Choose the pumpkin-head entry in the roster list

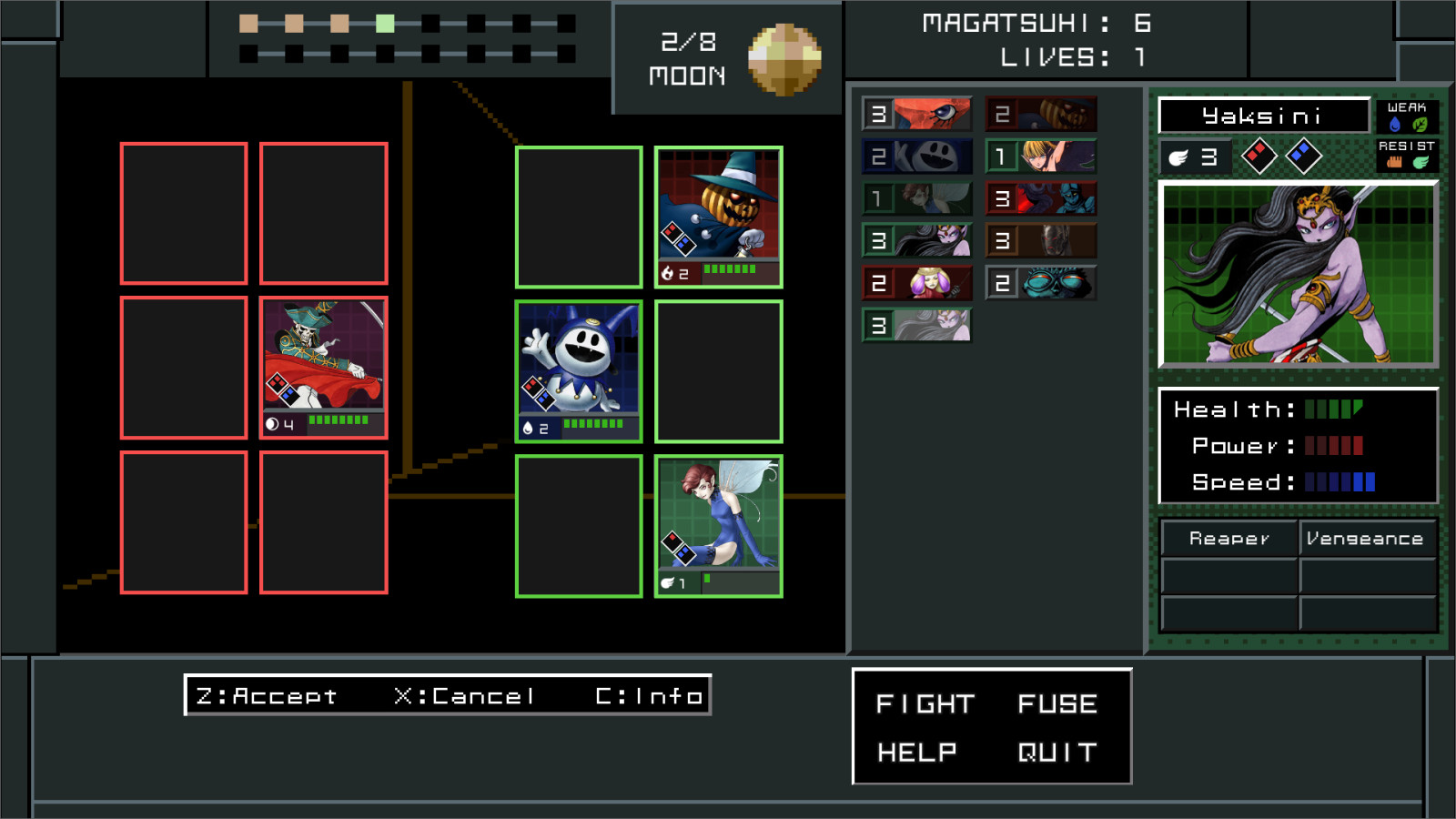[x=1041, y=114]
